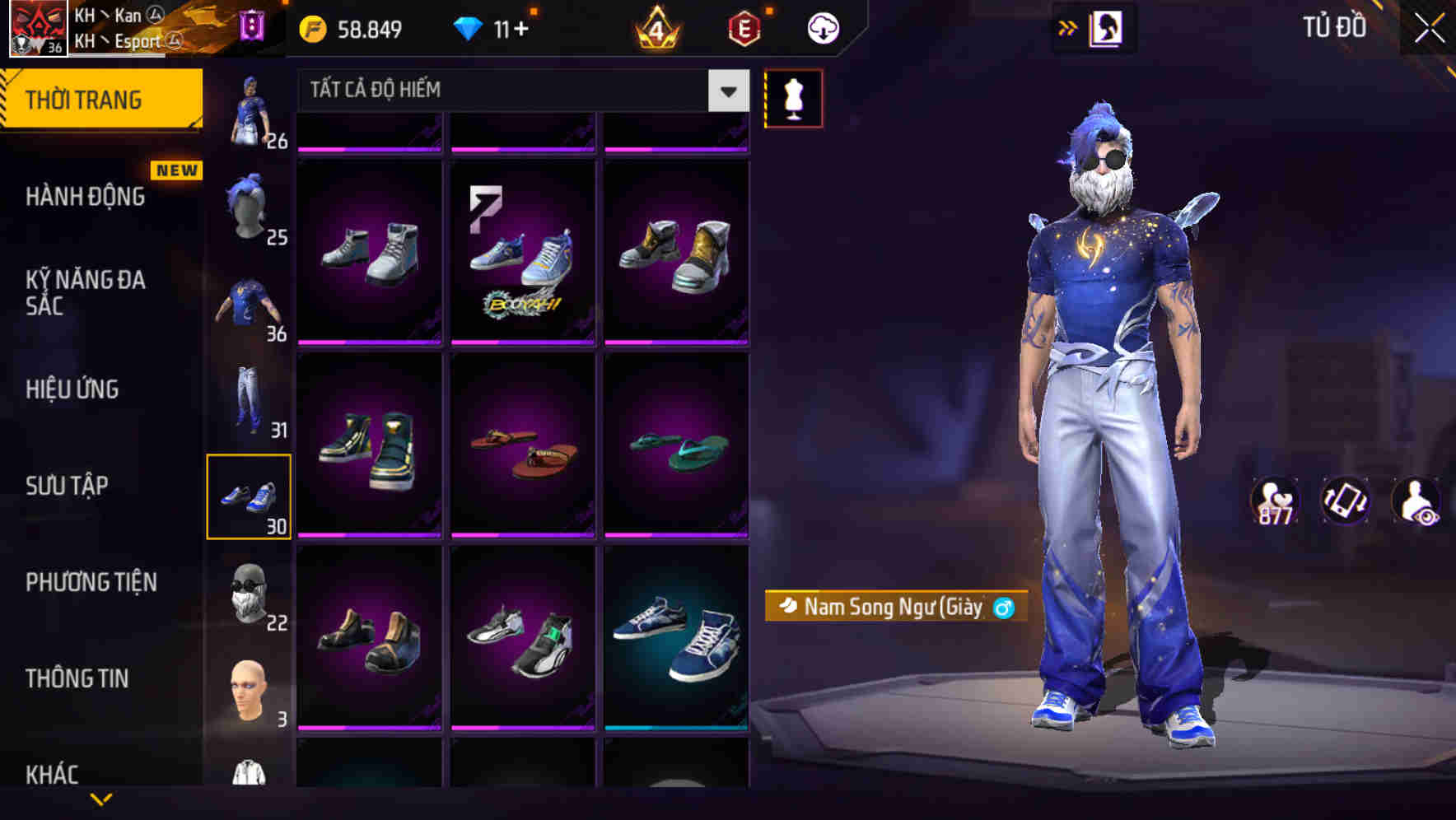Open the crown rank level 4 icon
1456x820 pixels.
(656, 27)
